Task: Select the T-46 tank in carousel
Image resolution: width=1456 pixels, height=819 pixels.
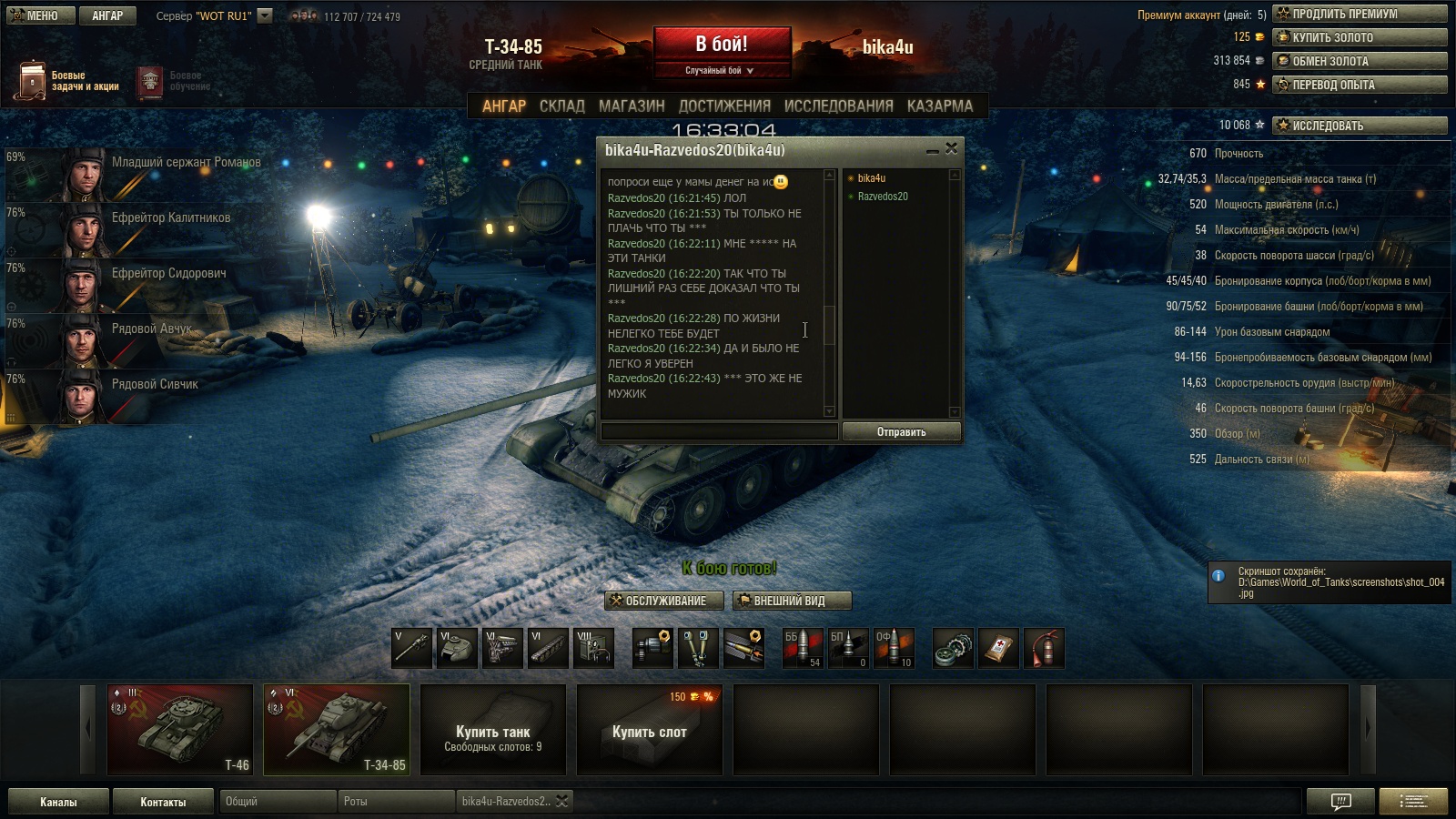Action: pos(179,730)
